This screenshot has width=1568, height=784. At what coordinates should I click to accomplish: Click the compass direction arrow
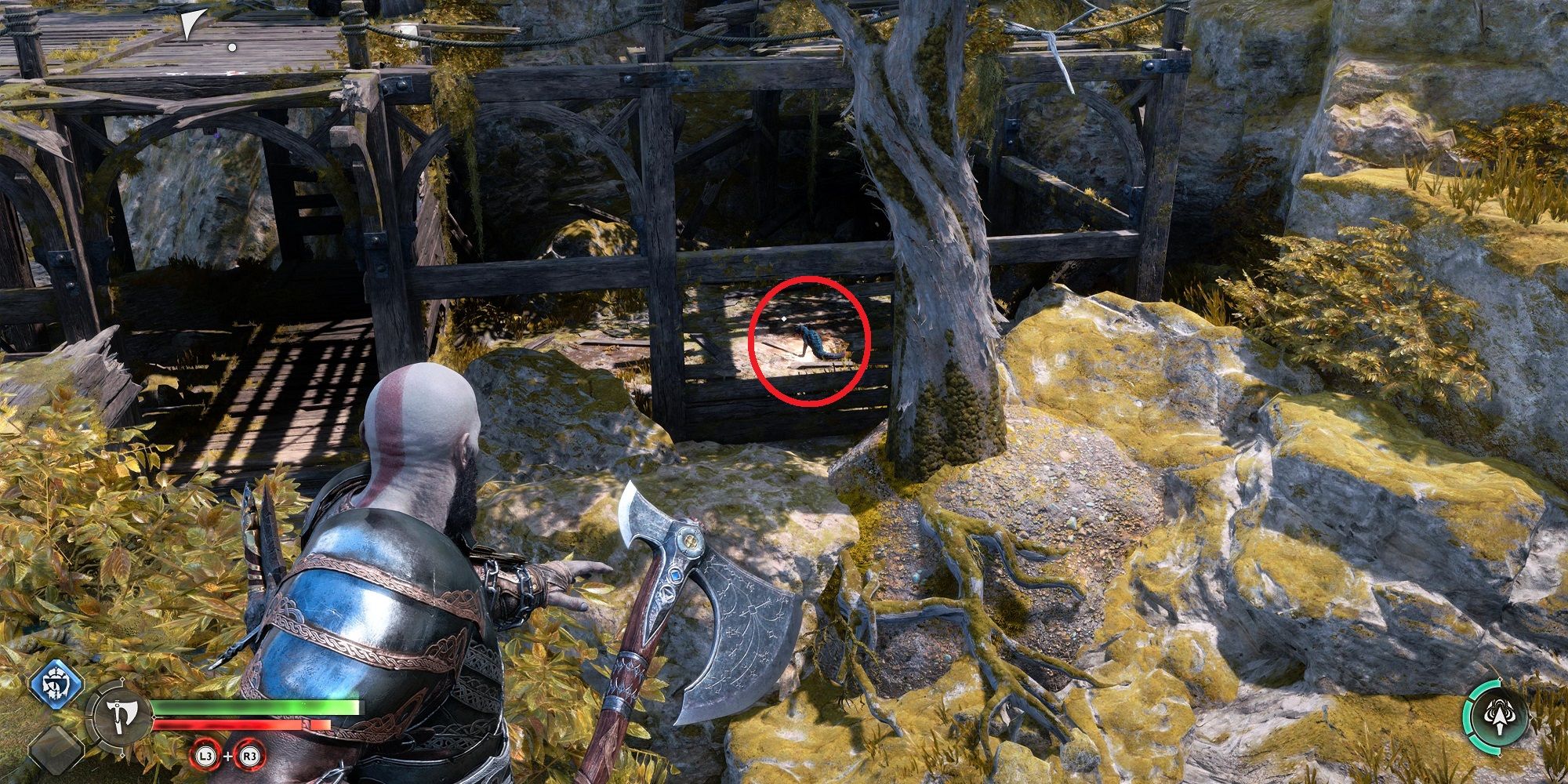point(191,24)
